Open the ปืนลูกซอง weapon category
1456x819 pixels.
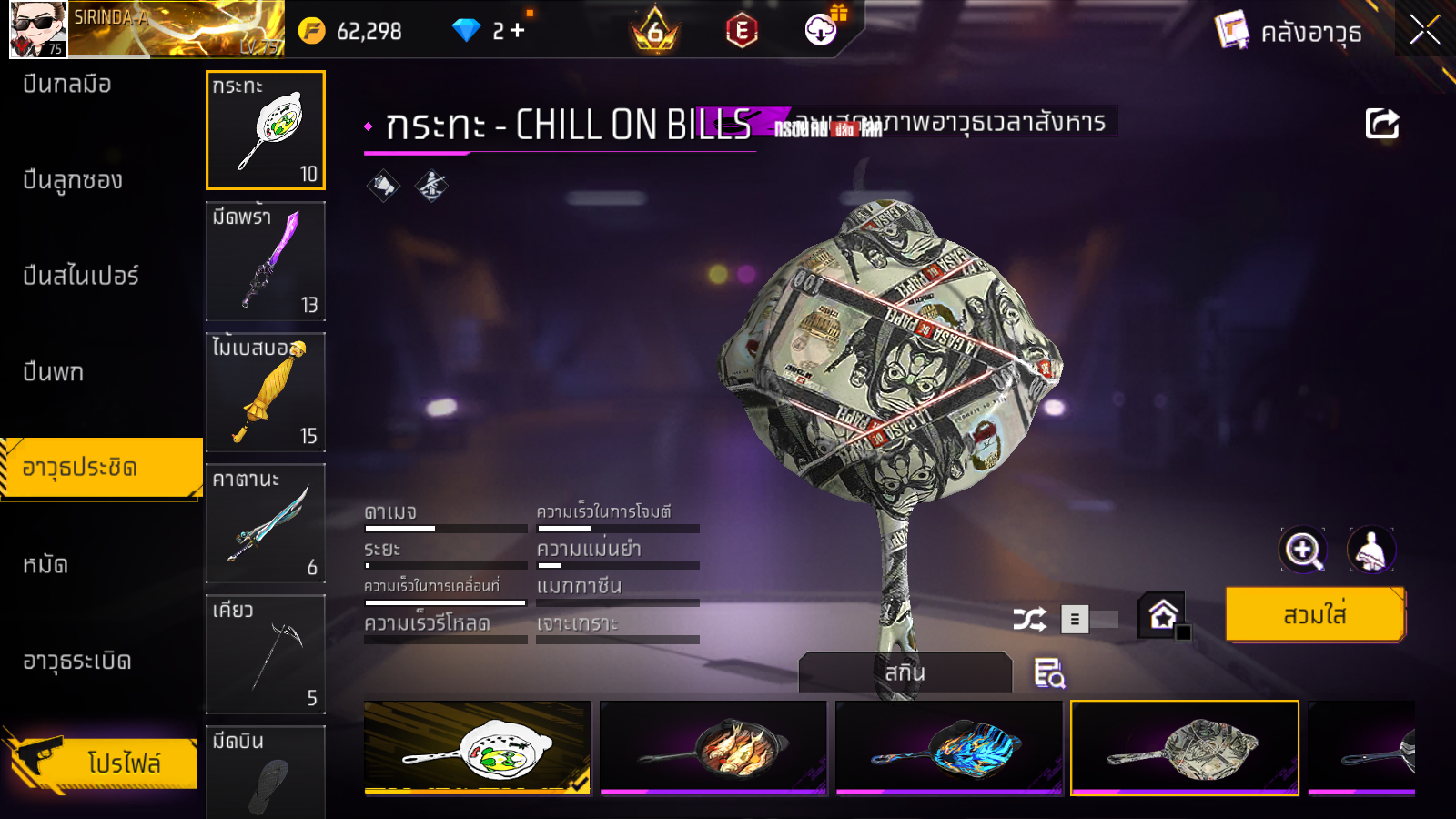point(73,180)
